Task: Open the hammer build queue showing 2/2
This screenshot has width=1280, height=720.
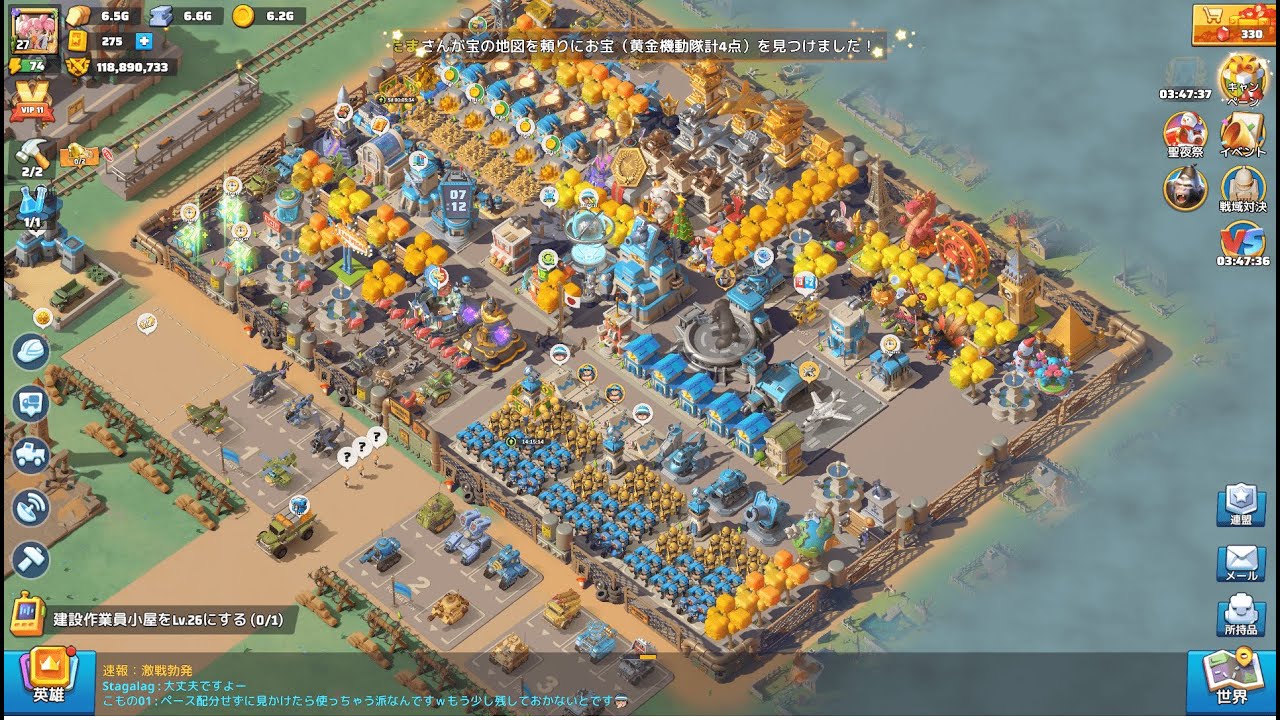Action: [33, 156]
